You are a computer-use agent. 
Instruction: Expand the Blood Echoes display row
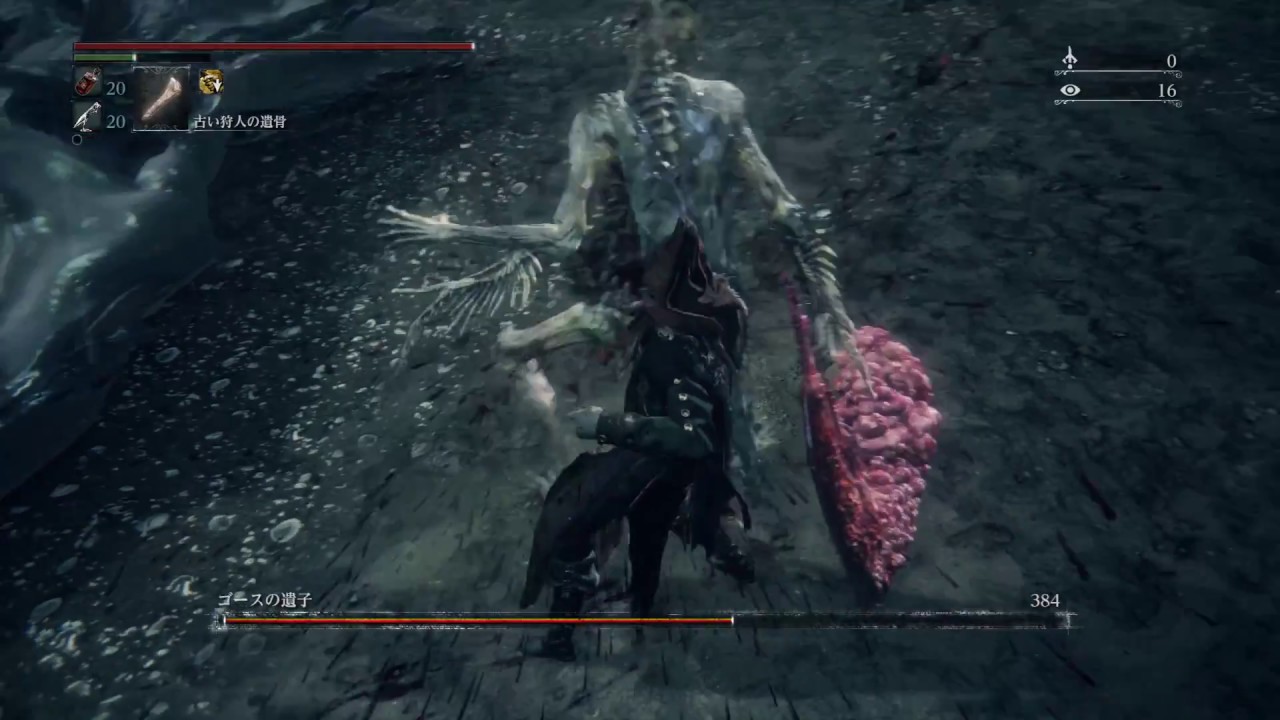[1120, 61]
